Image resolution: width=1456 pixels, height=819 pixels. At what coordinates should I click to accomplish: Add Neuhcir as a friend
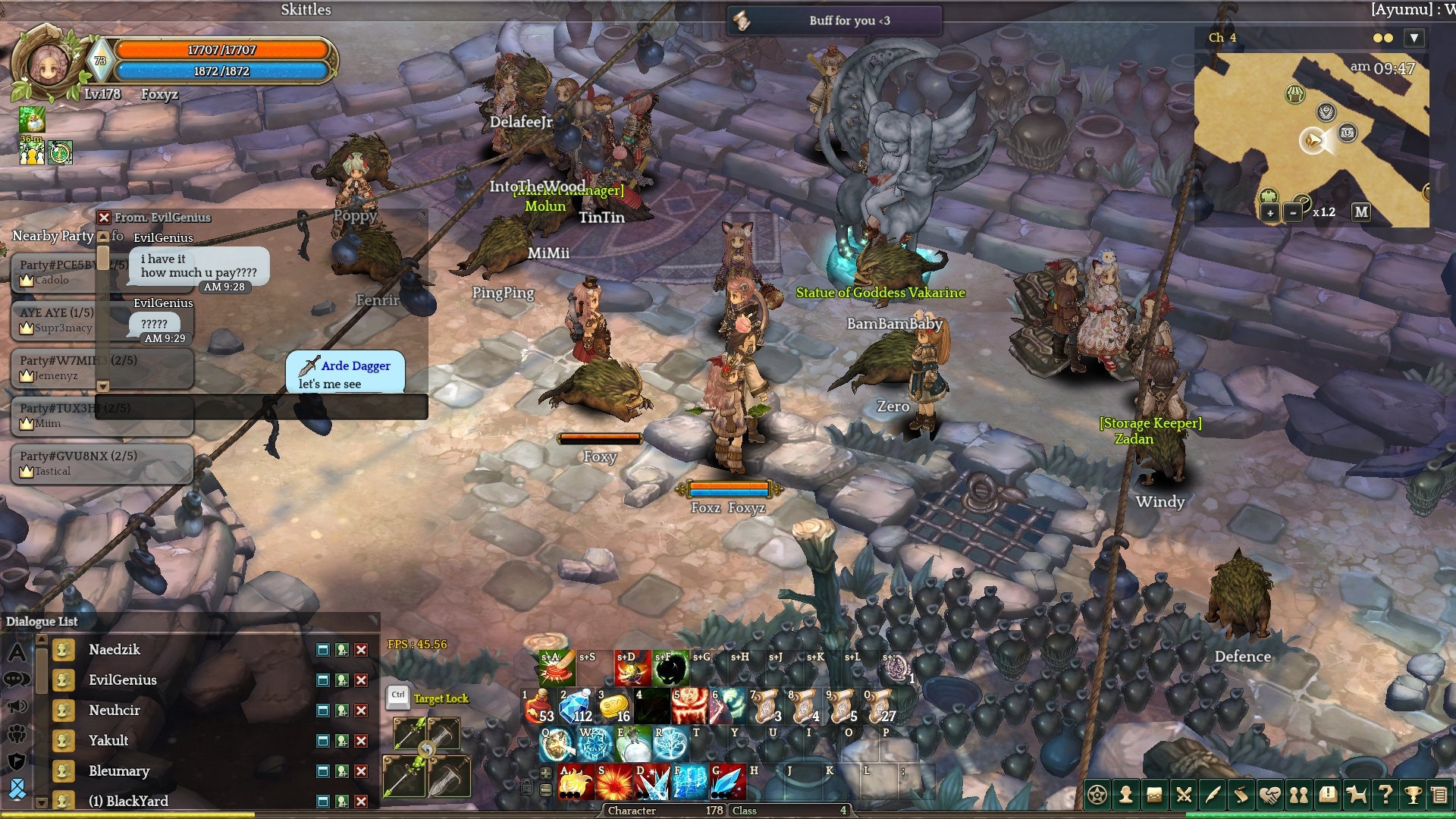click(342, 711)
